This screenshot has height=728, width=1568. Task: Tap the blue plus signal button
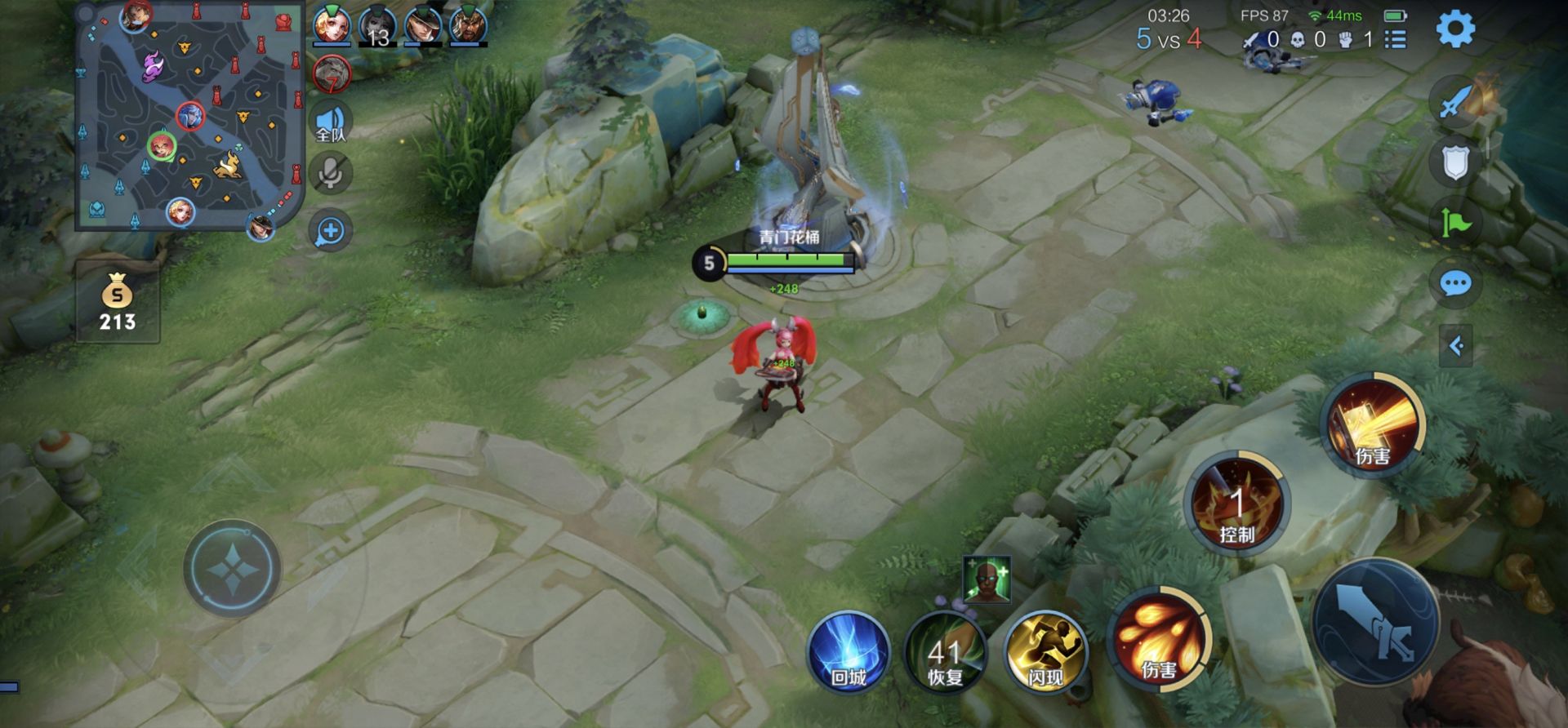(331, 231)
